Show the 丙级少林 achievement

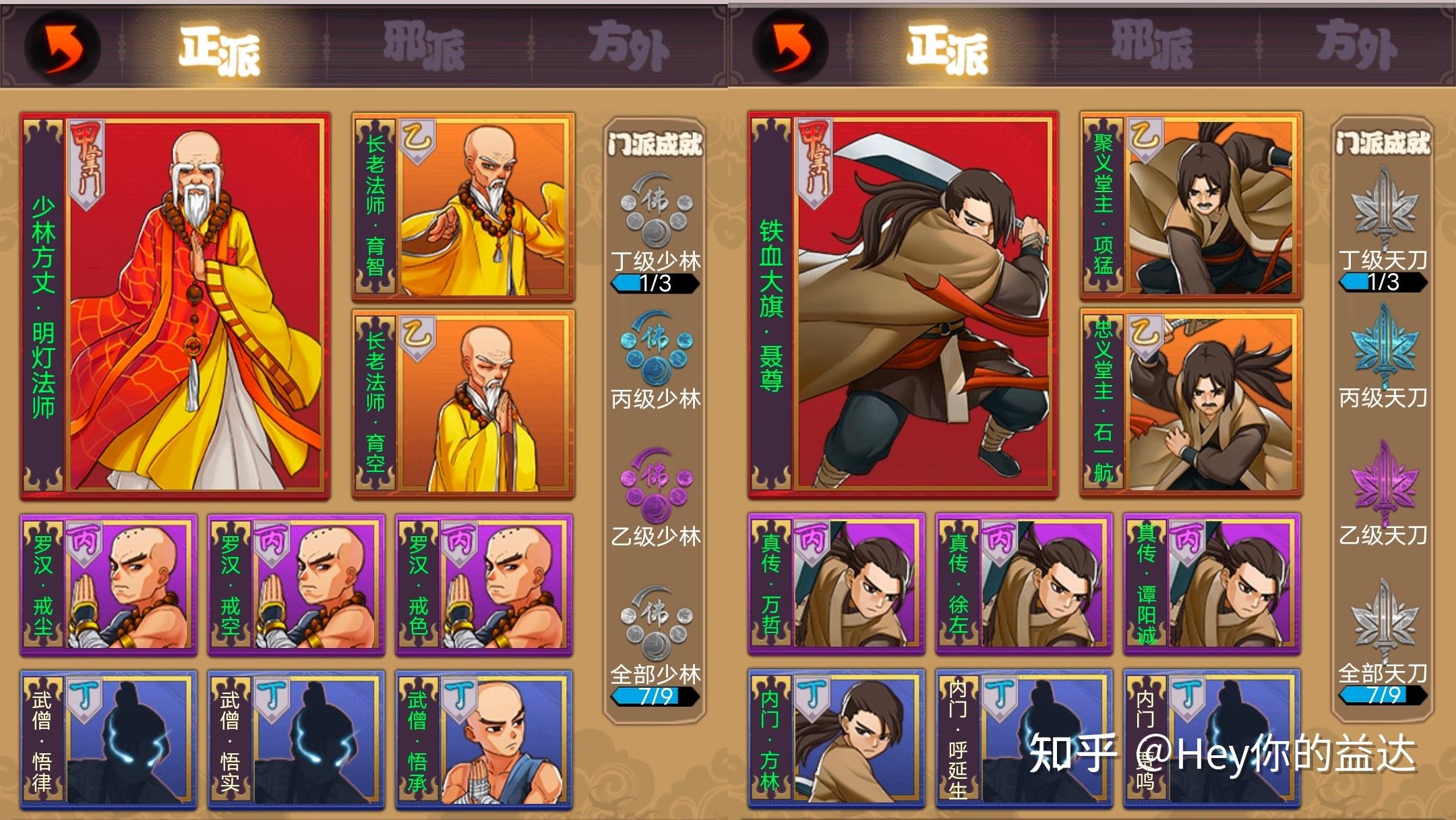click(x=655, y=361)
